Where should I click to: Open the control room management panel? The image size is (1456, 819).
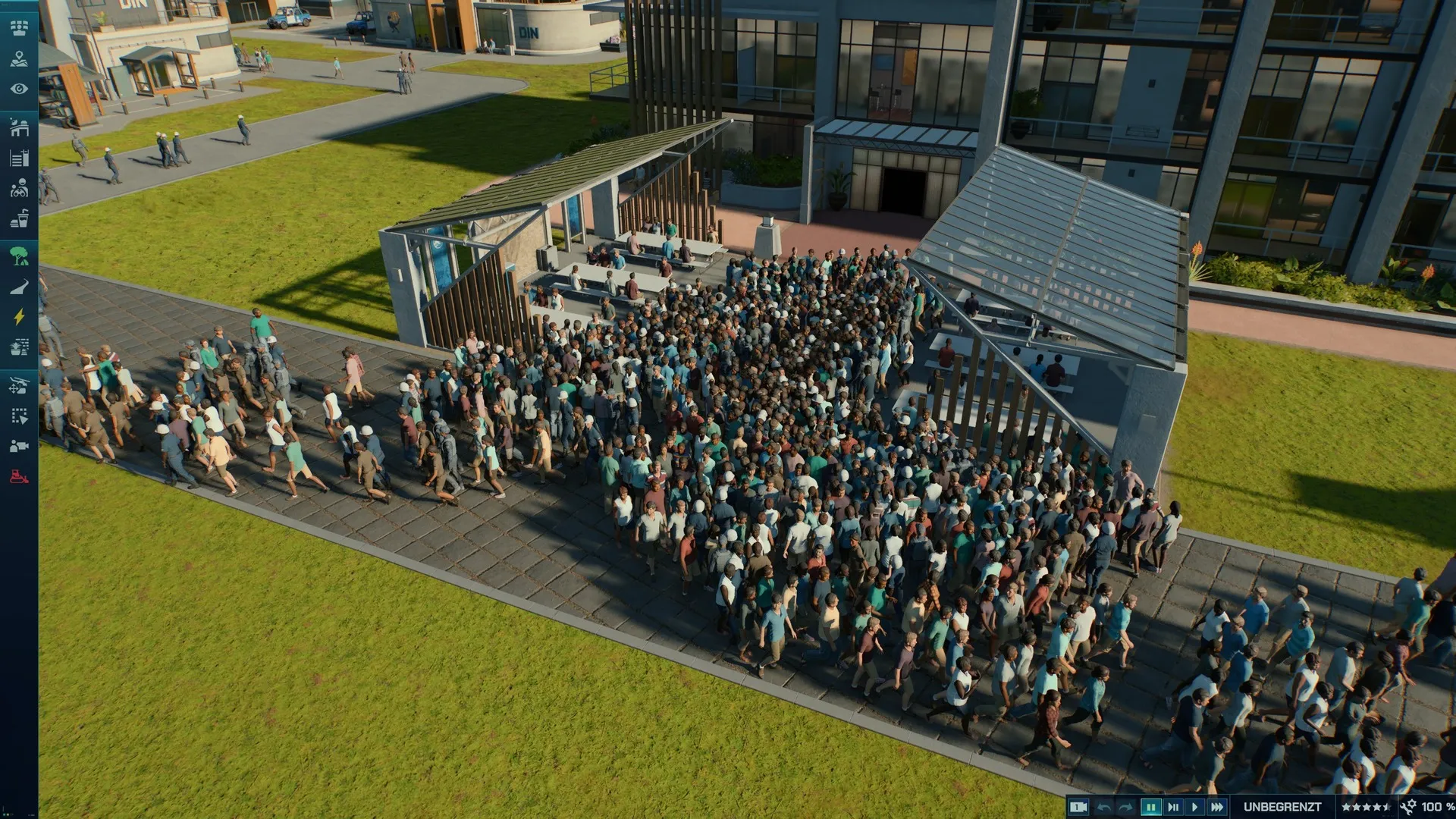point(19,28)
